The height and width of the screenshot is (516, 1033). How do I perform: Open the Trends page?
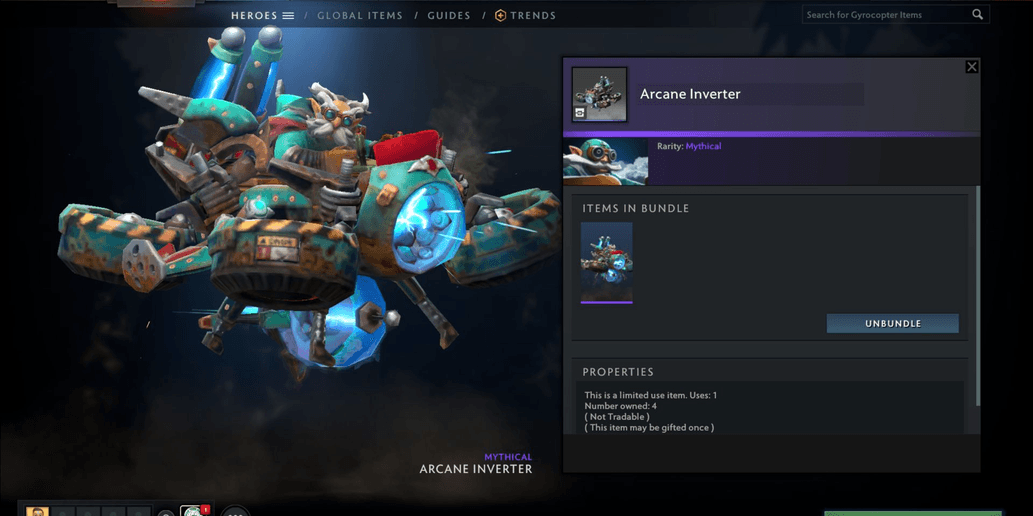coord(526,16)
